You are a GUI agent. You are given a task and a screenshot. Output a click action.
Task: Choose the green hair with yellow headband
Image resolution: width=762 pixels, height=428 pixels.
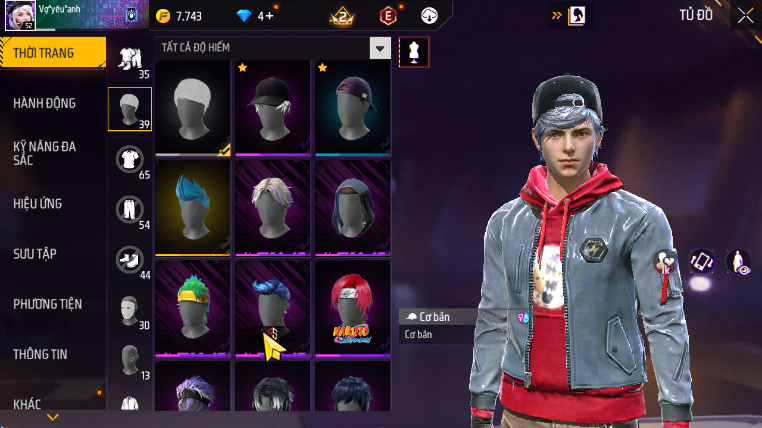pos(193,307)
